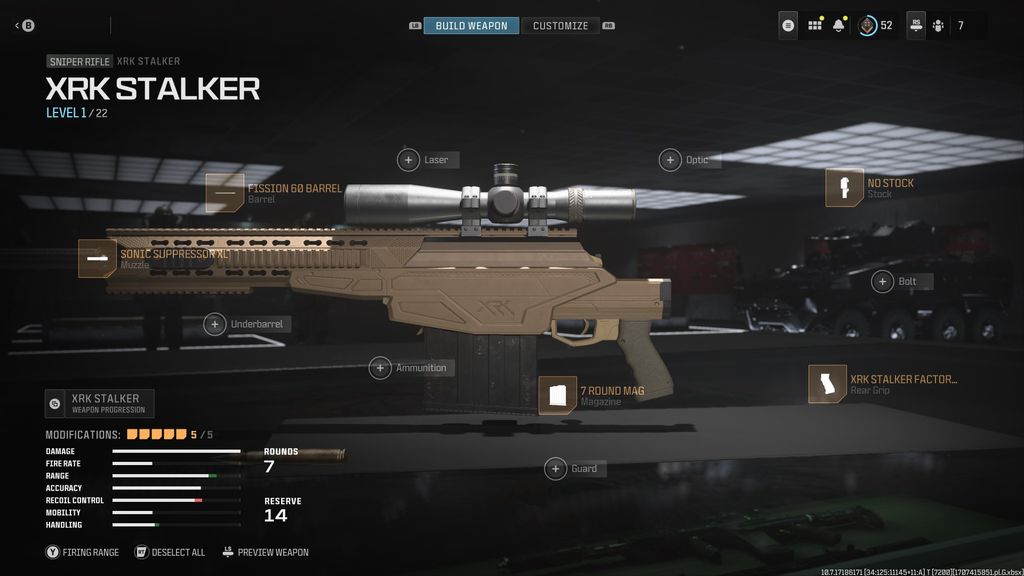
Task: Add an Optic attachment
Action: tap(670, 160)
